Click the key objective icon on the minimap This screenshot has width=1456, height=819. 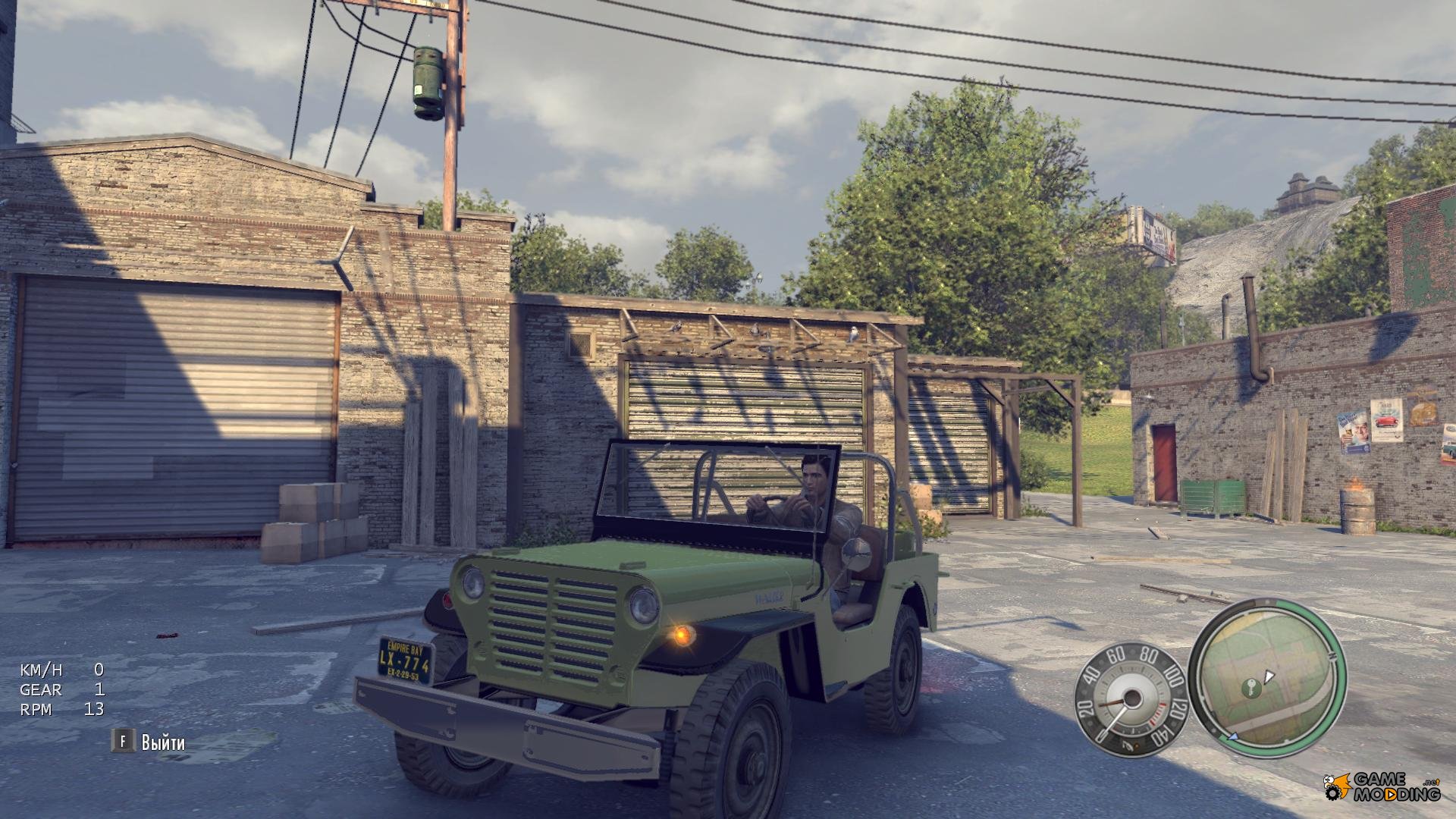(x=1251, y=688)
